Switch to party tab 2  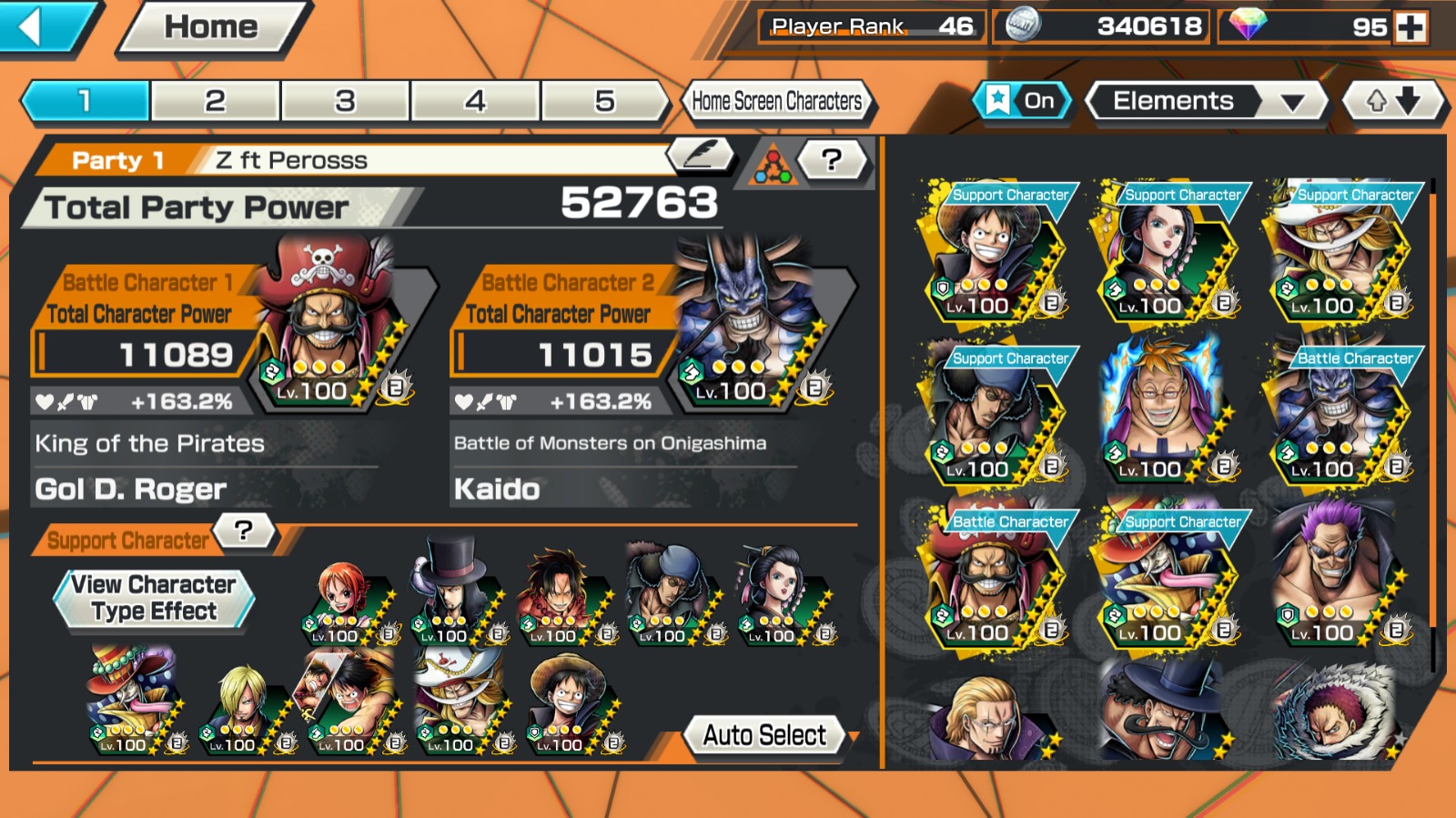pos(215,101)
